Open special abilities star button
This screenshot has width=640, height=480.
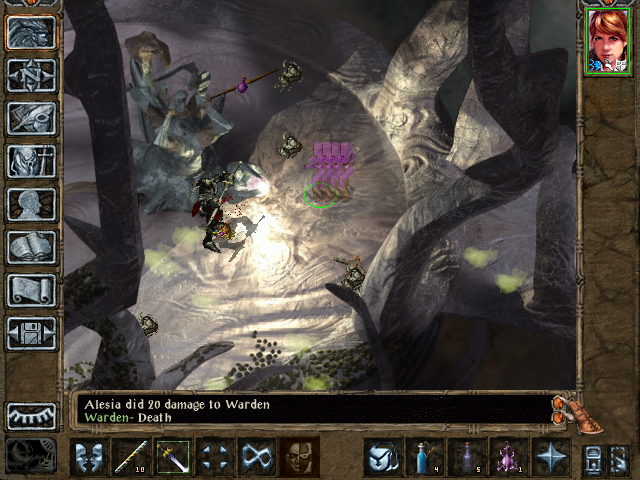[x=551, y=457]
